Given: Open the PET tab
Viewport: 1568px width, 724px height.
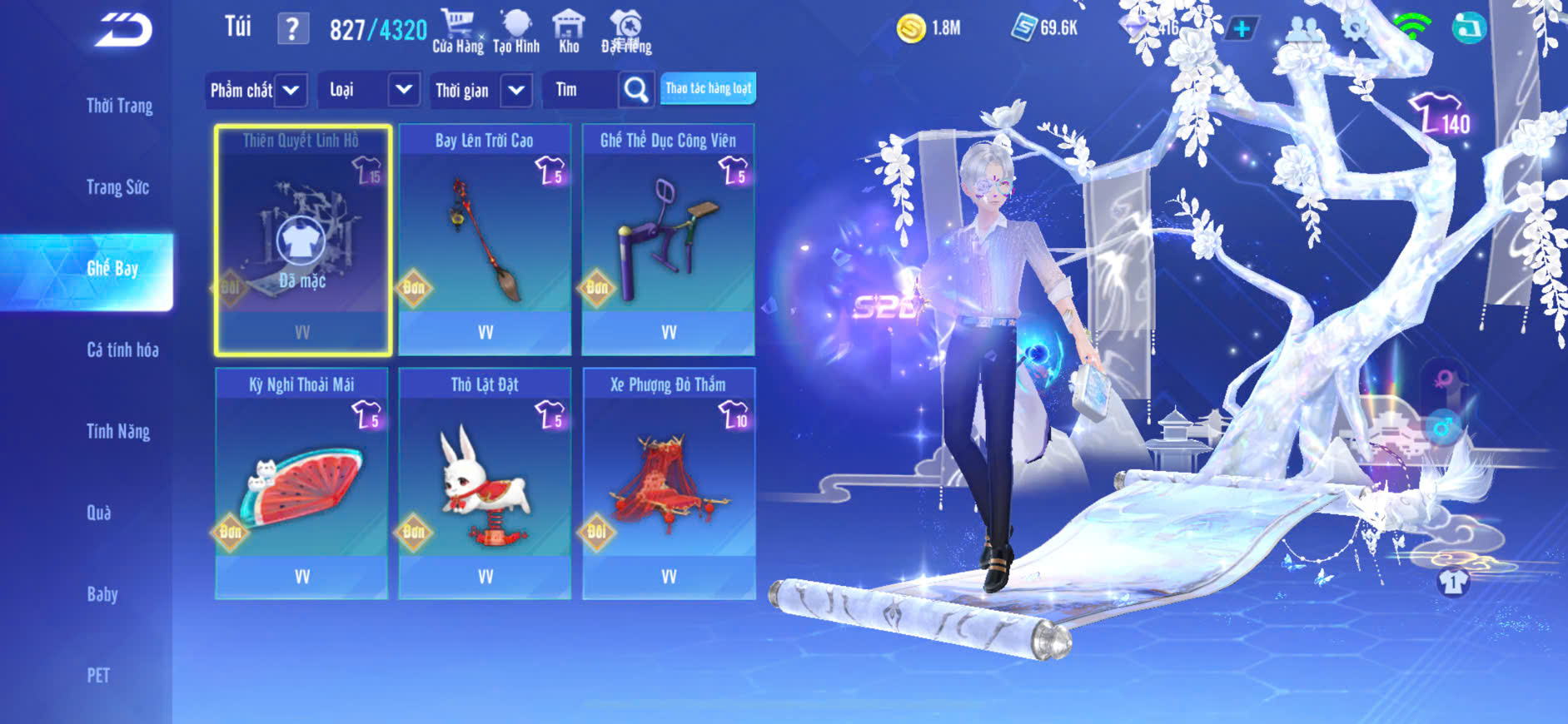Looking at the screenshot, I should tap(98, 675).
